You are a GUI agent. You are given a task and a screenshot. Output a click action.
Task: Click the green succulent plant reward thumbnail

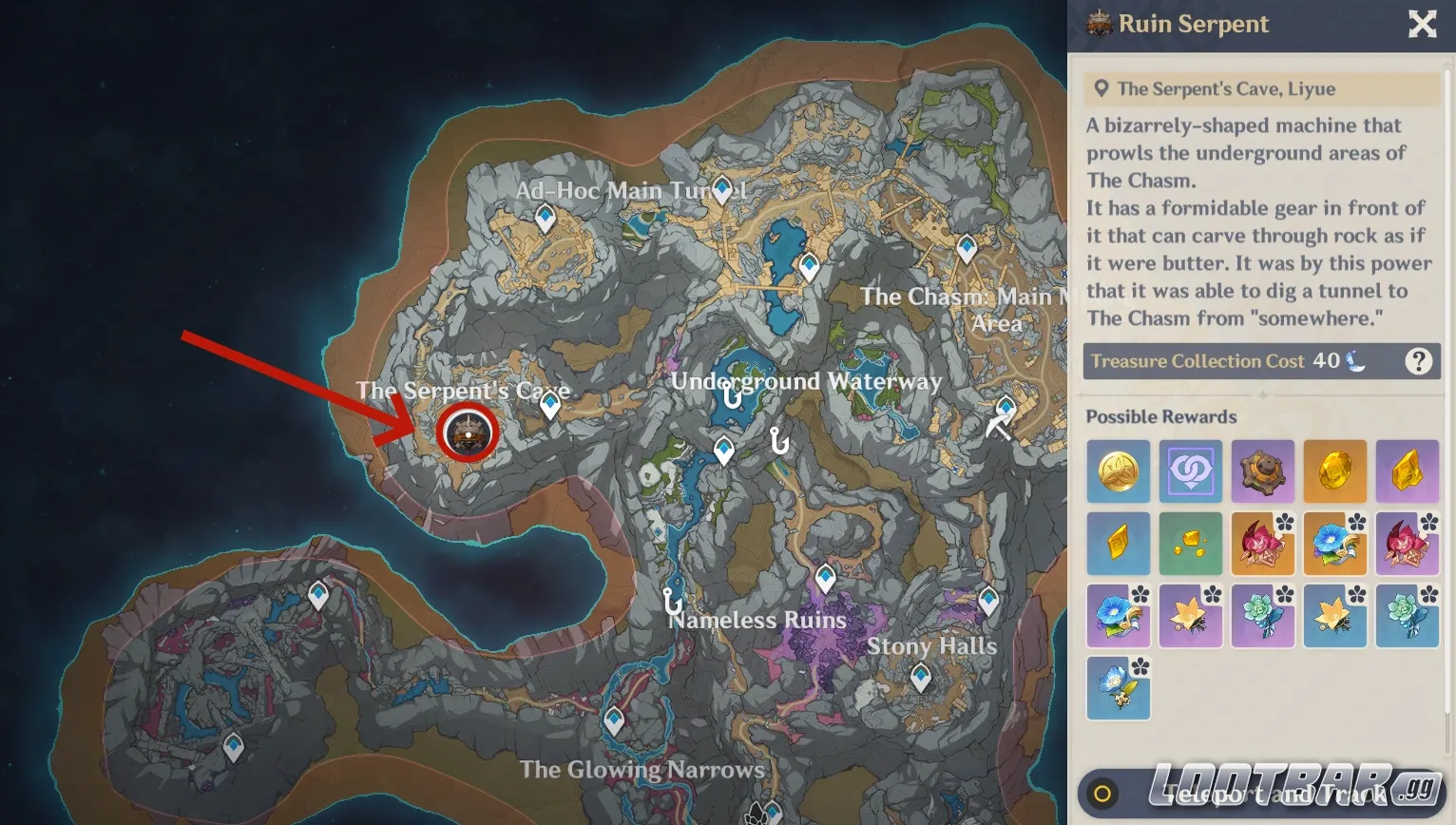[1263, 616]
